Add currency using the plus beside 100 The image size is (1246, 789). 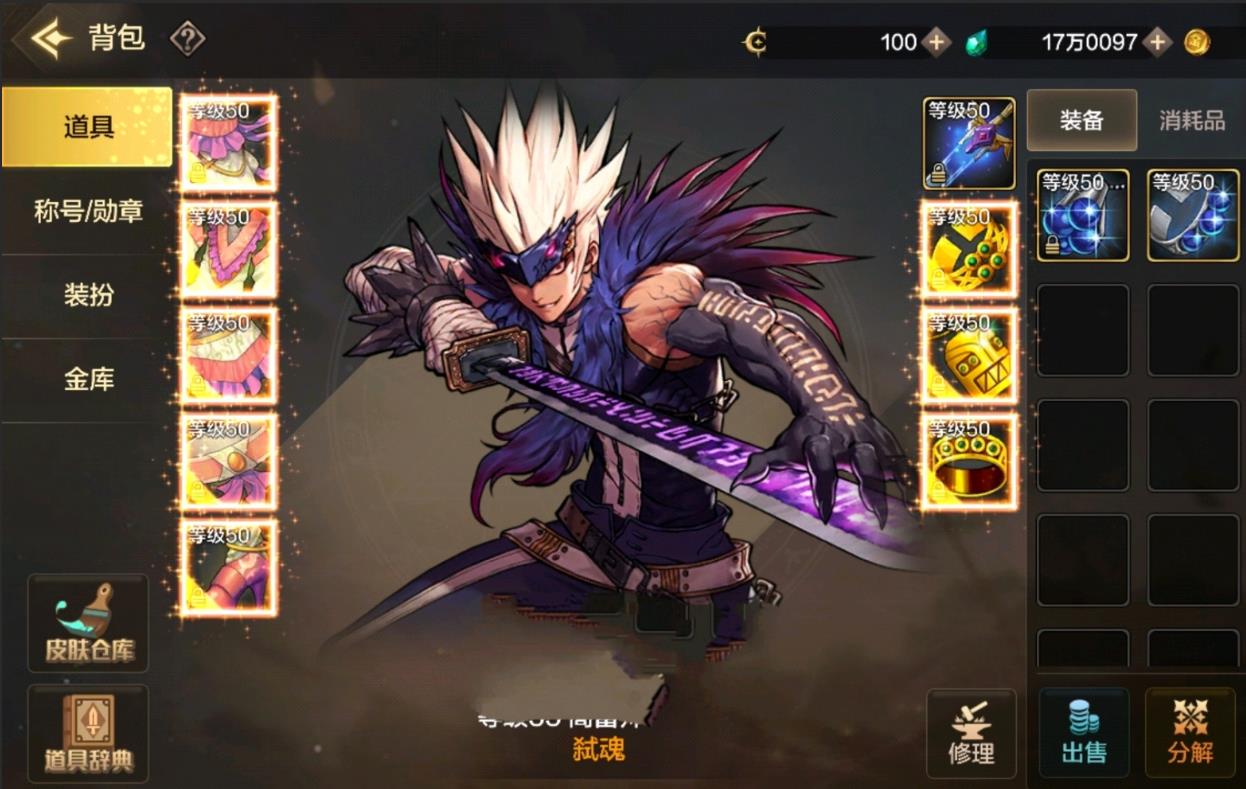click(936, 42)
